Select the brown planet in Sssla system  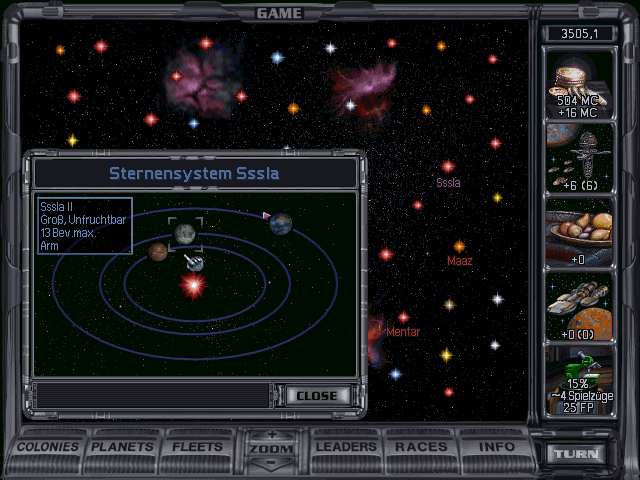pyautogui.click(x=157, y=252)
